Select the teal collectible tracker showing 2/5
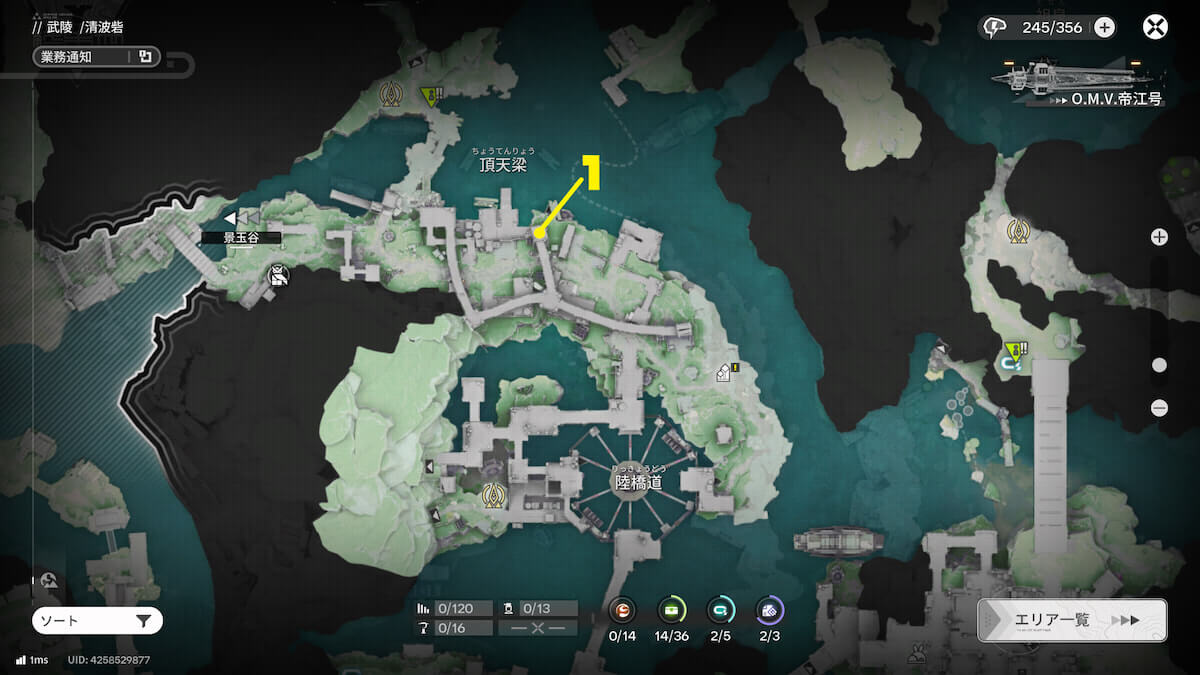The height and width of the screenshot is (675, 1200). coord(720,610)
